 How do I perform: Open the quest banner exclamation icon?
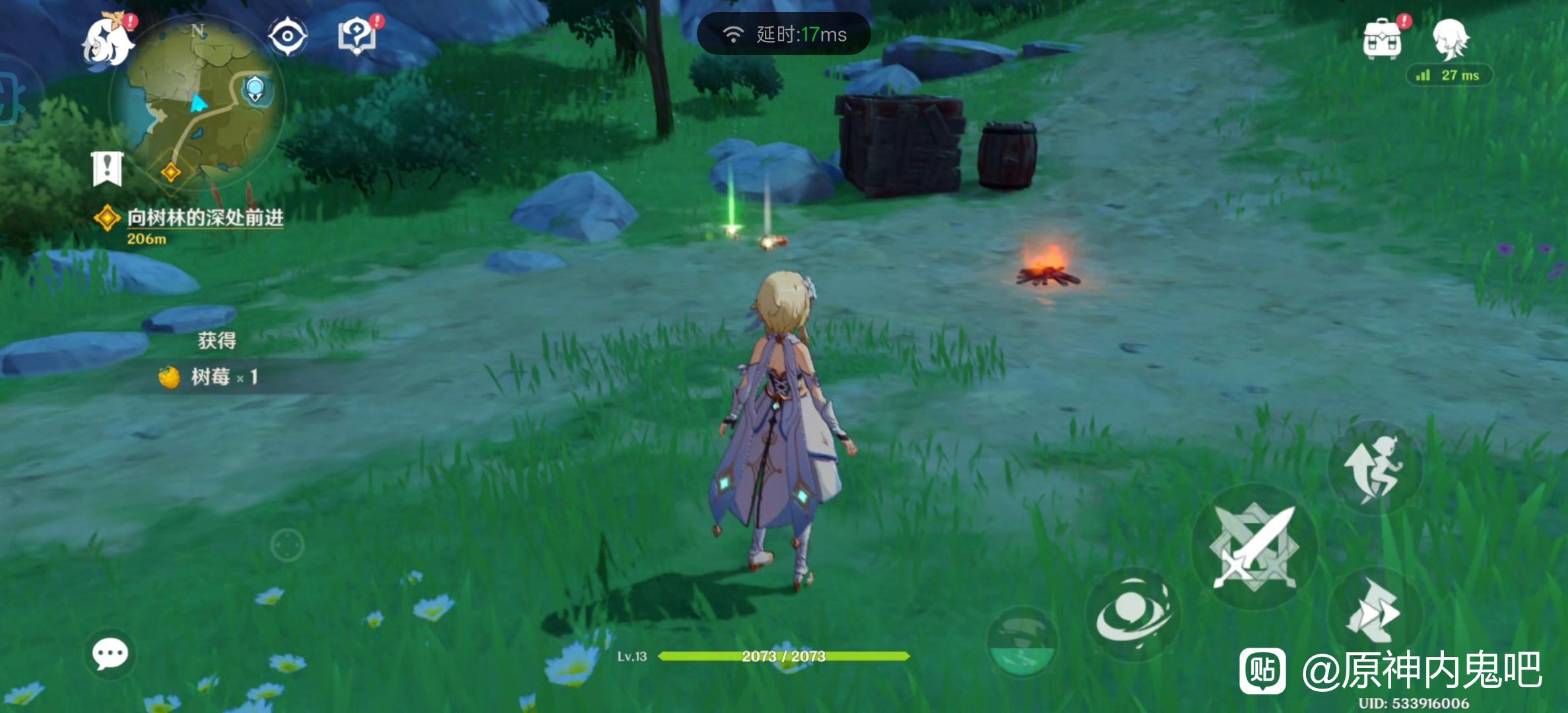[x=107, y=169]
